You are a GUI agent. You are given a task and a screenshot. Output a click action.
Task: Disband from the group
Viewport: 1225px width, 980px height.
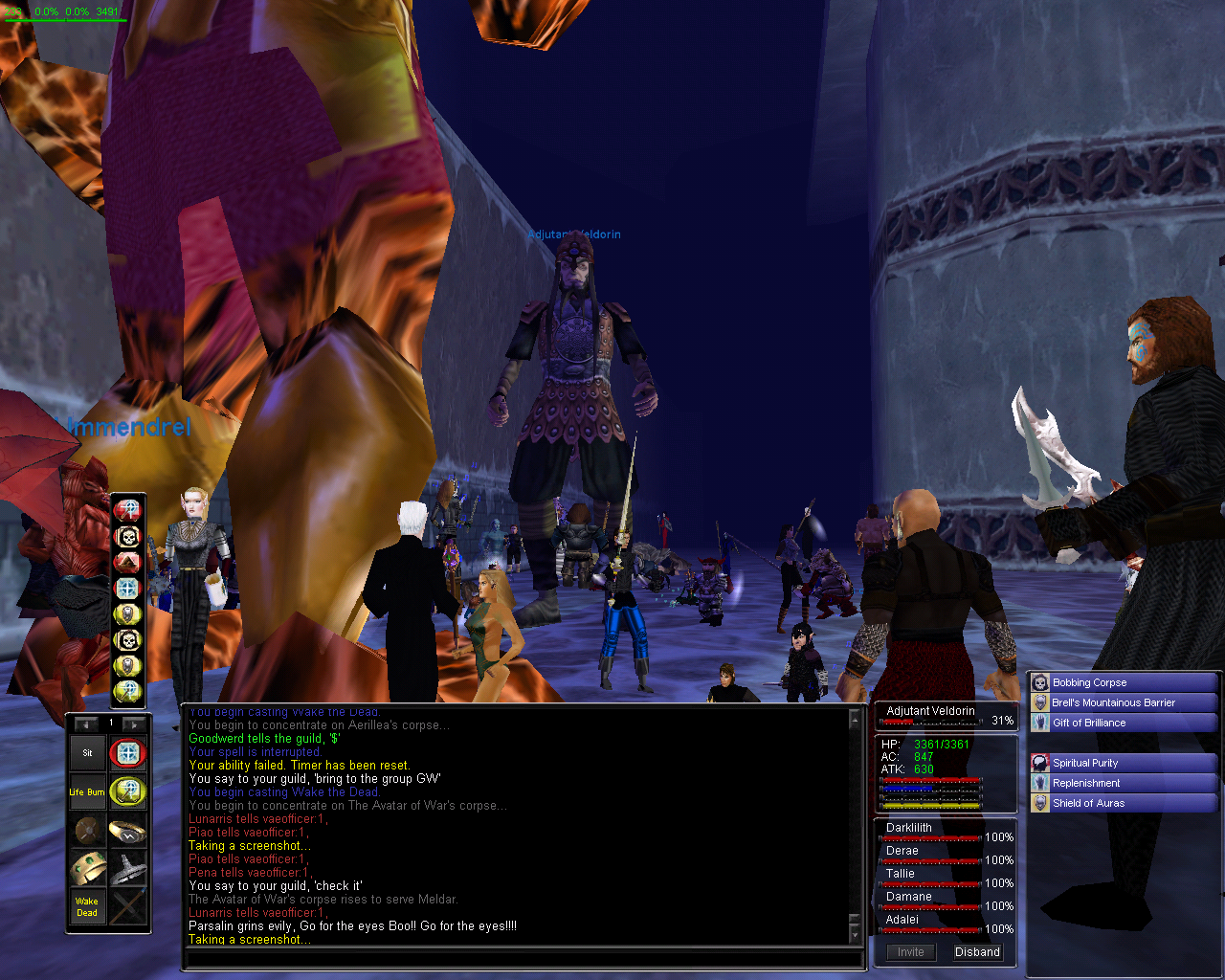point(977,952)
